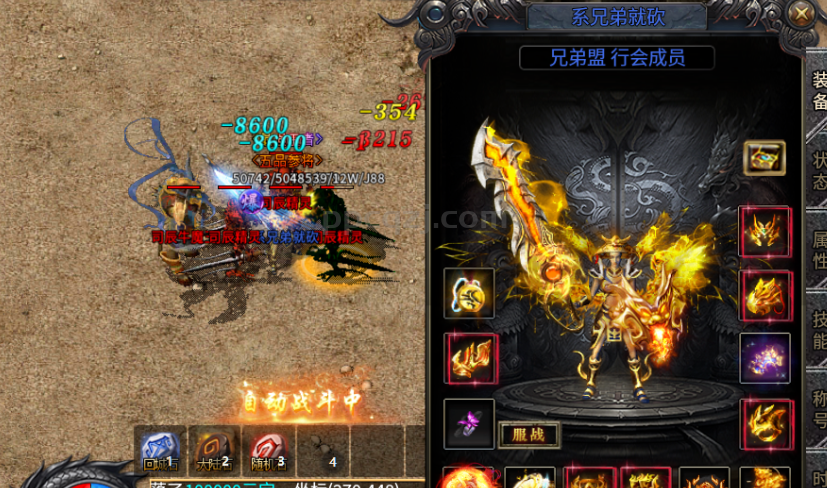
Task: Select the purple glowing orb equipment slot
Action: [765, 358]
